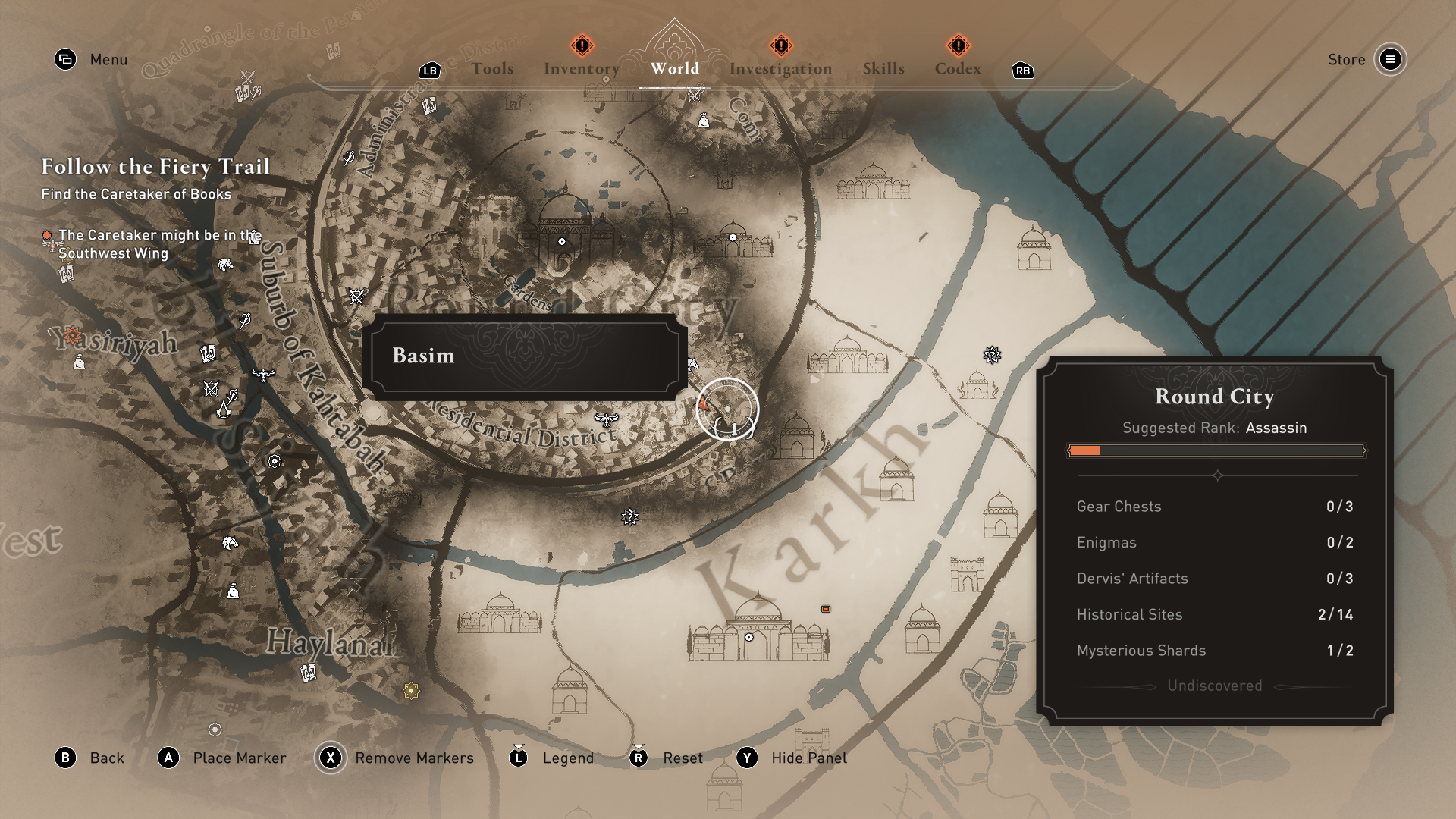1456x819 pixels.
Task: Go to the Investigation tab
Action: point(780,69)
